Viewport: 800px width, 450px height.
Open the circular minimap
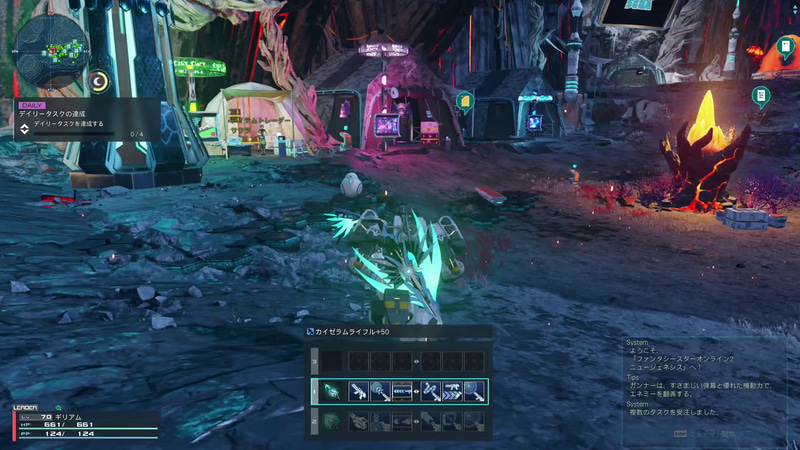(52, 50)
